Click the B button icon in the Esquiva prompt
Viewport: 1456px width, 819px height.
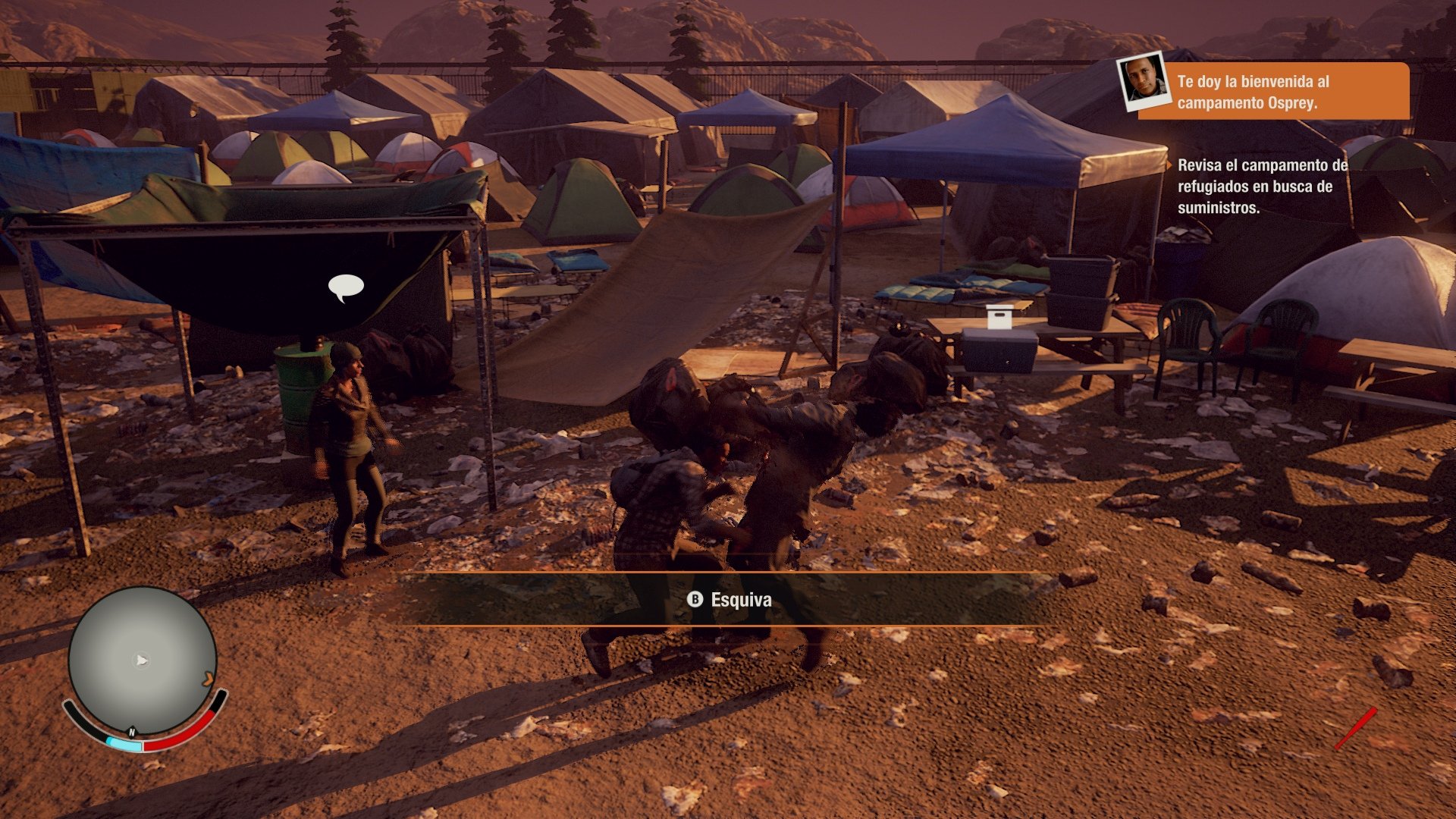pos(695,600)
